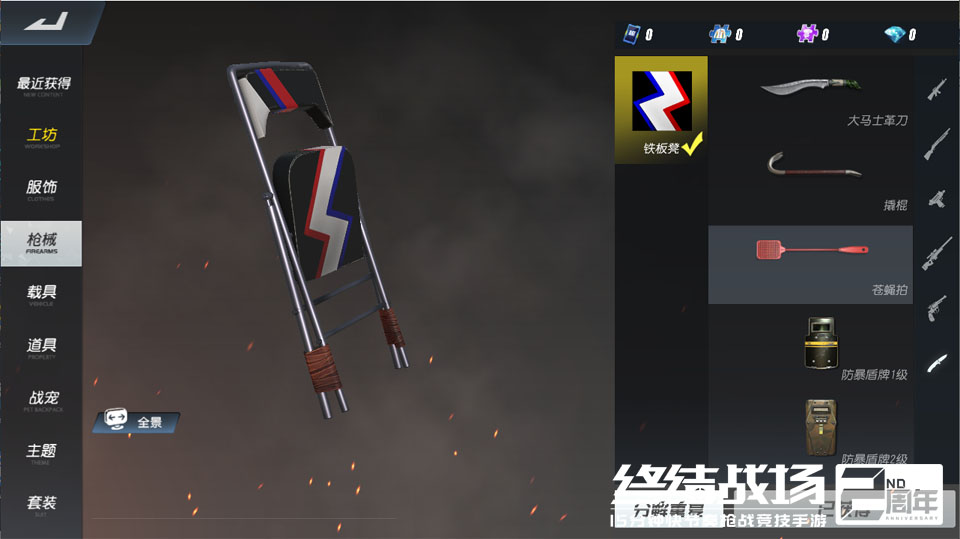
Task: Switch to the 道具 props tab
Action: (x=42, y=347)
